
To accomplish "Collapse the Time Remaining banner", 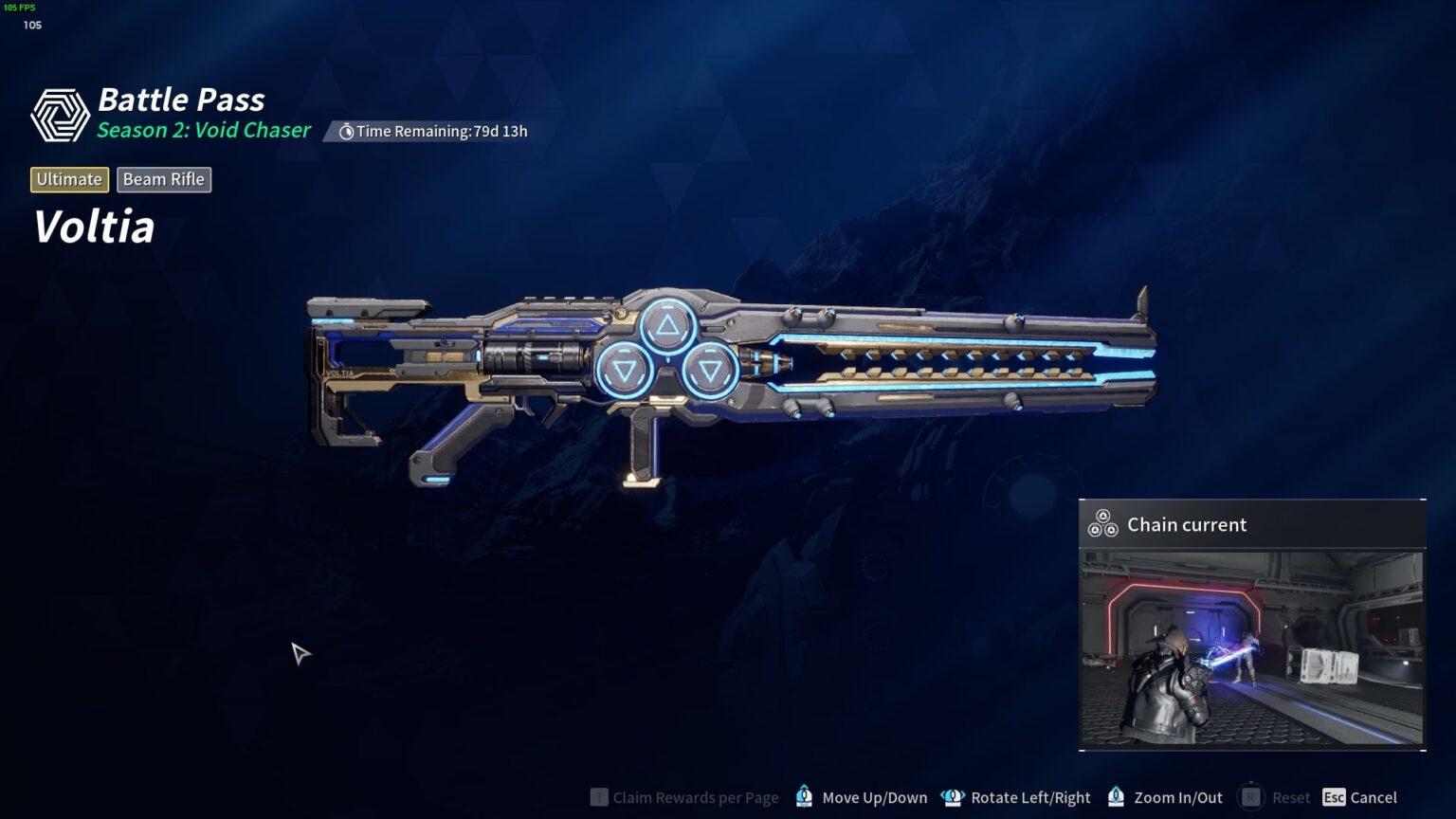I will (429, 131).
